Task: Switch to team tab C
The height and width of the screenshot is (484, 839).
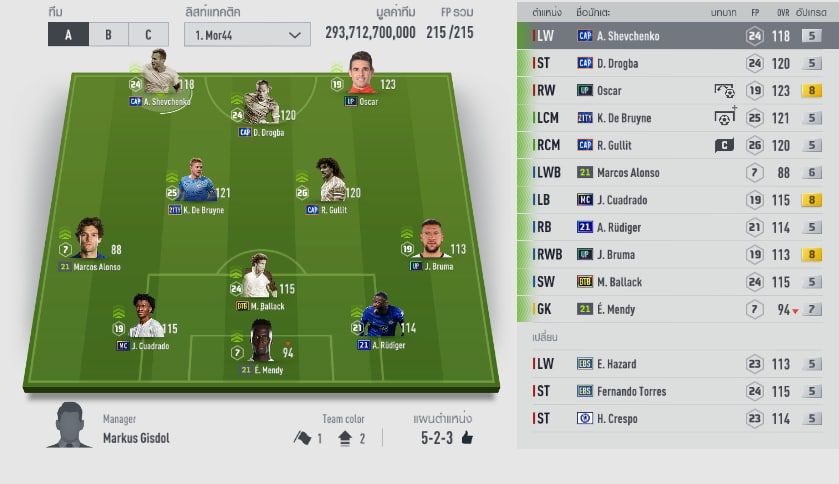Action: [148, 34]
